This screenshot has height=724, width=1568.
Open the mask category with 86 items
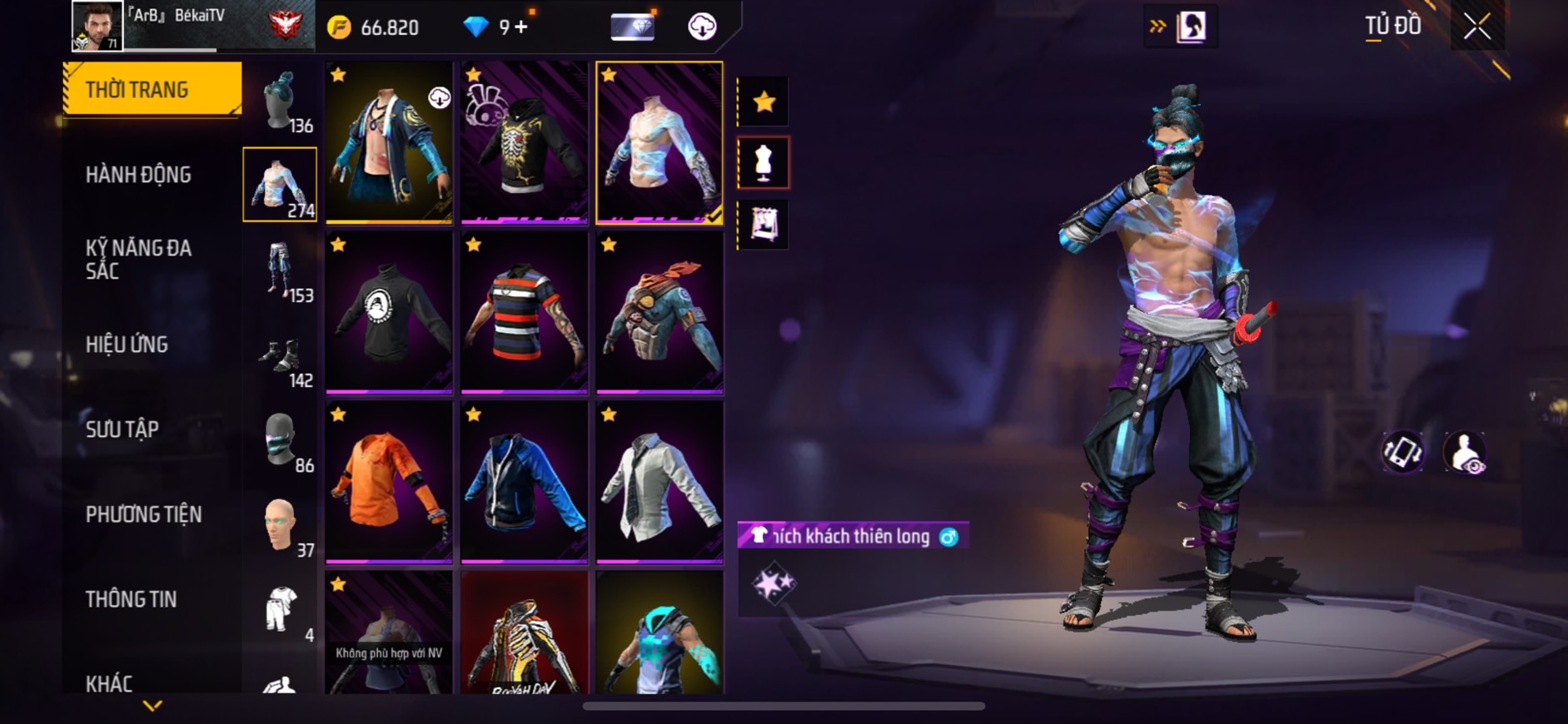(x=281, y=441)
